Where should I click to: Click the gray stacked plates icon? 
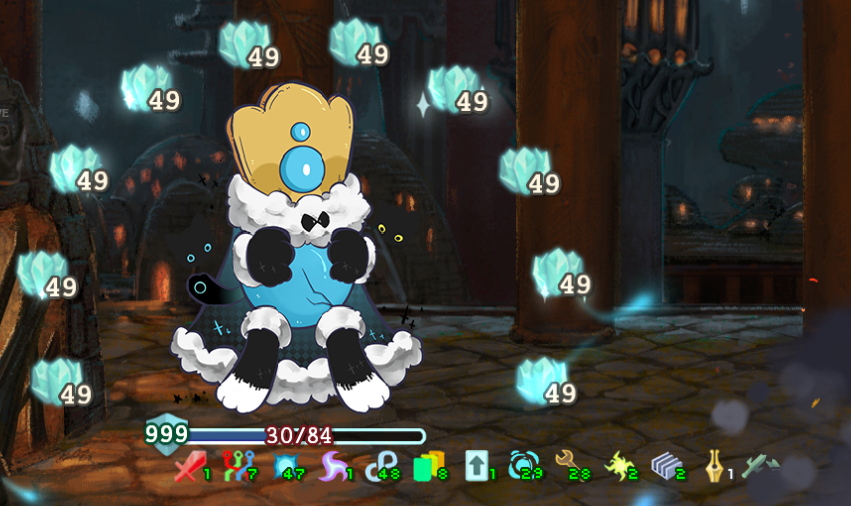click(x=665, y=466)
